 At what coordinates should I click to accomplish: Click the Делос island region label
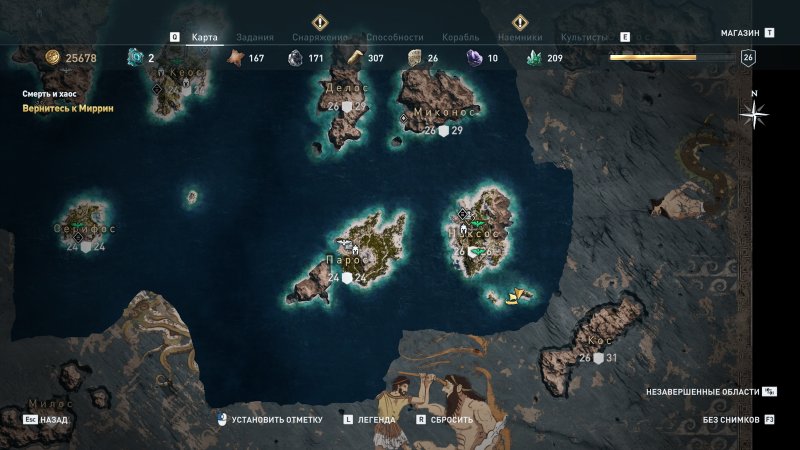pos(348,88)
